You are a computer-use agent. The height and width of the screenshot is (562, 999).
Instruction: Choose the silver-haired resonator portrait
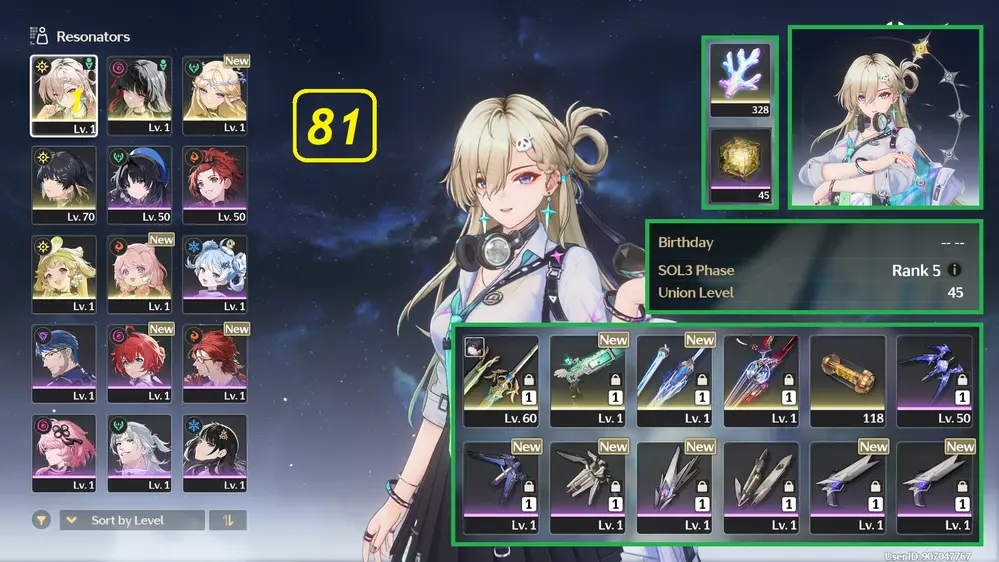click(x=139, y=452)
